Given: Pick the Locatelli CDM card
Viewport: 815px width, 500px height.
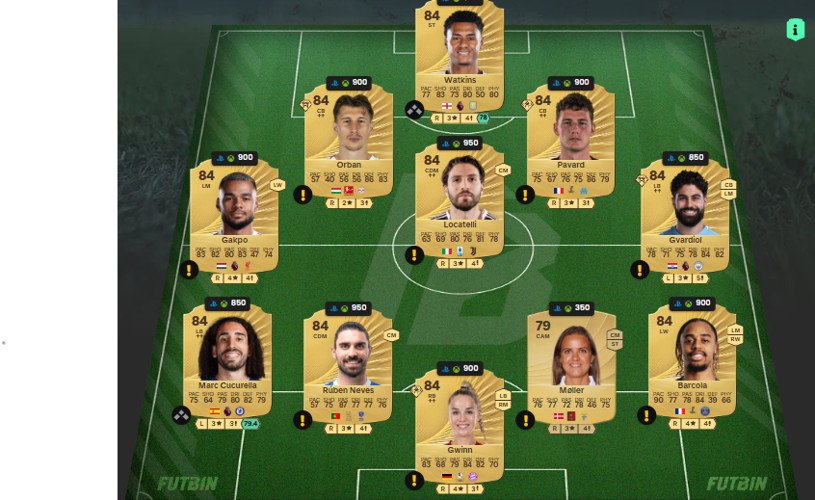Looking at the screenshot, I should tap(459, 200).
